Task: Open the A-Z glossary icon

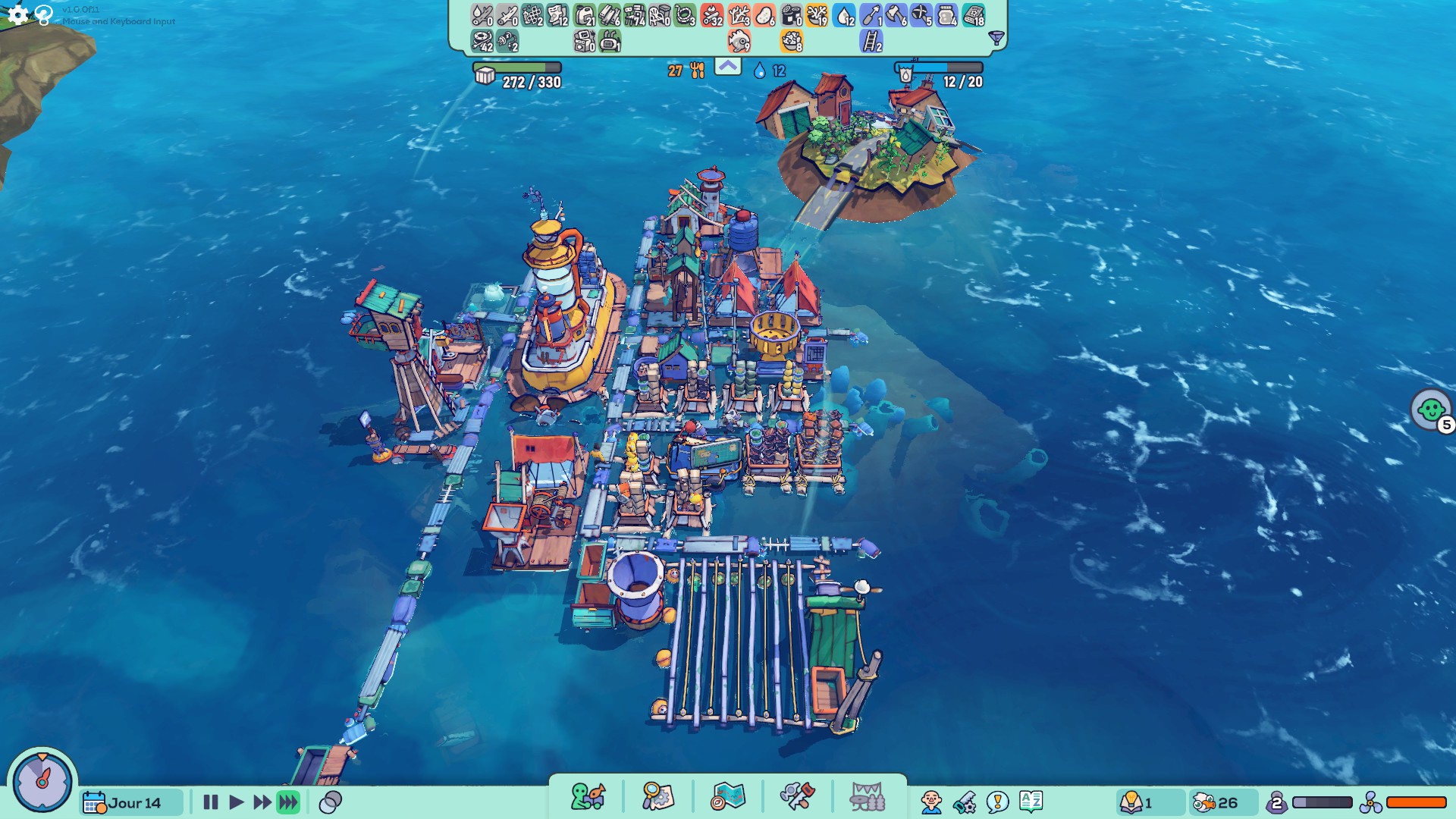Action: (x=1031, y=801)
